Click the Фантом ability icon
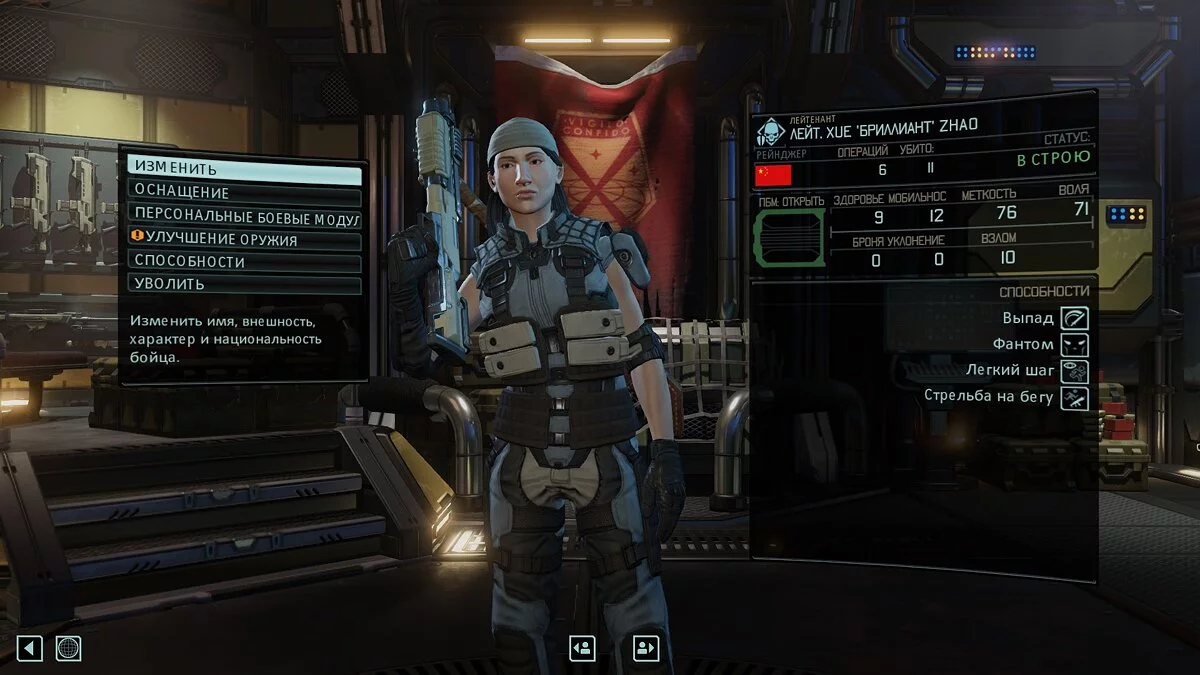This screenshot has width=1200, height=675. pyautogui.click(x=1075, y=345)
